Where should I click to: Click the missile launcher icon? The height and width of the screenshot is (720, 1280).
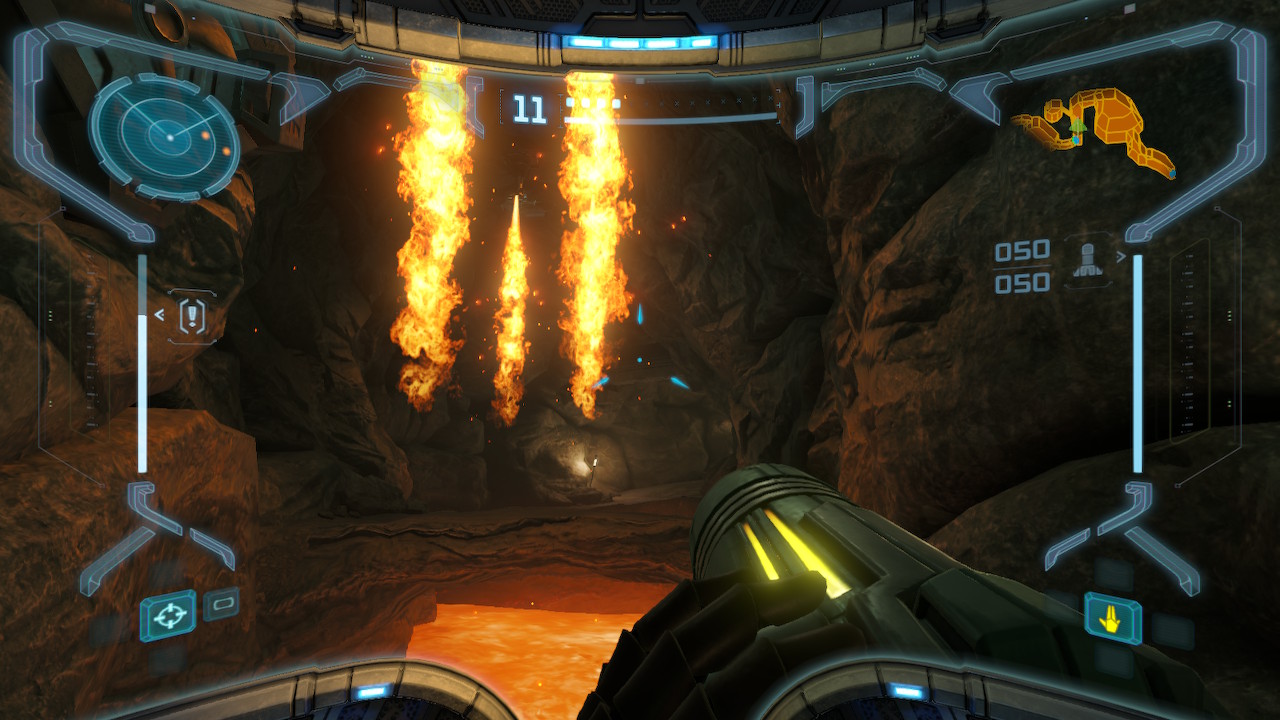(1088, 258)
